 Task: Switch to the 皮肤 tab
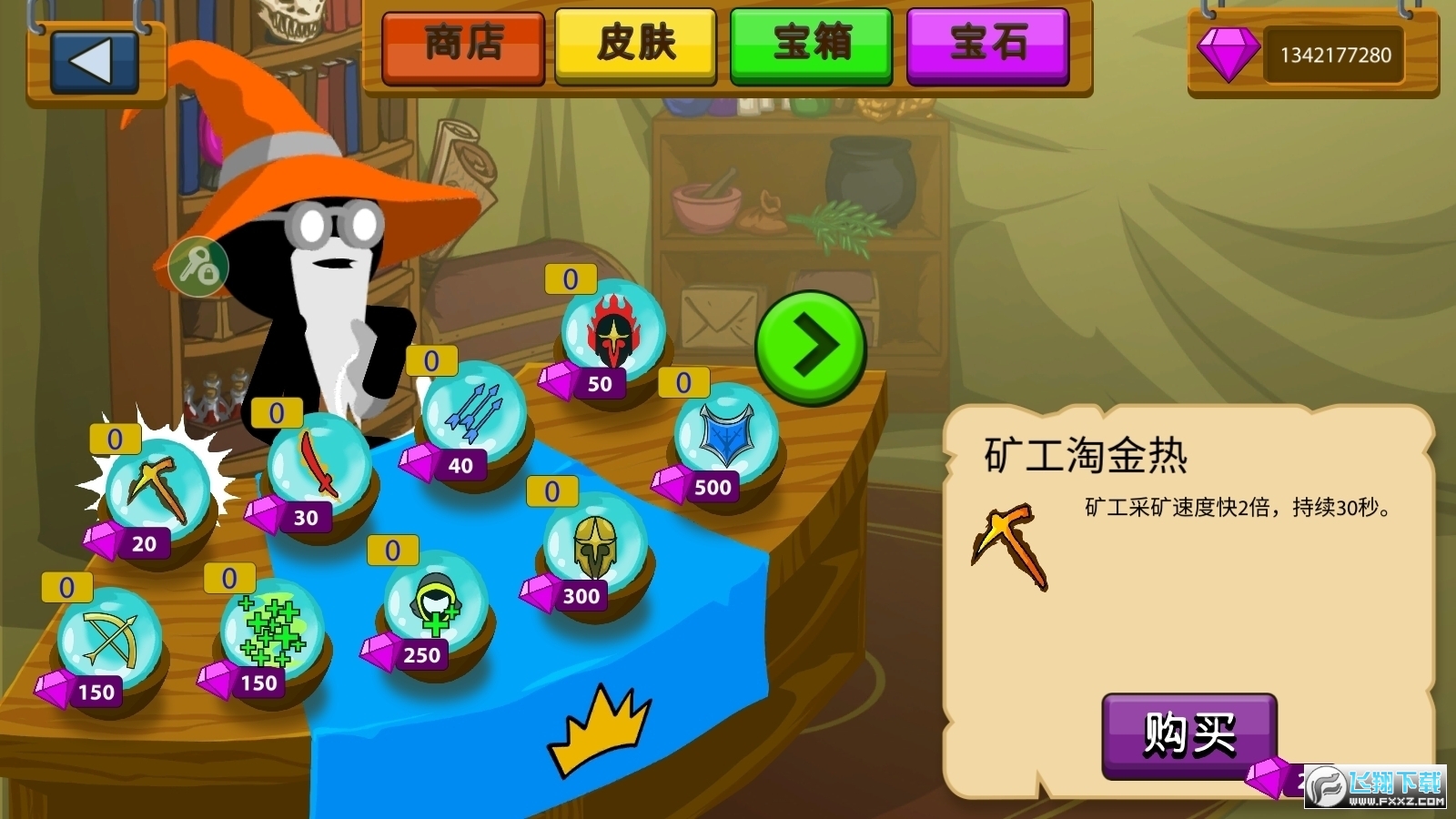click(634, 48)
